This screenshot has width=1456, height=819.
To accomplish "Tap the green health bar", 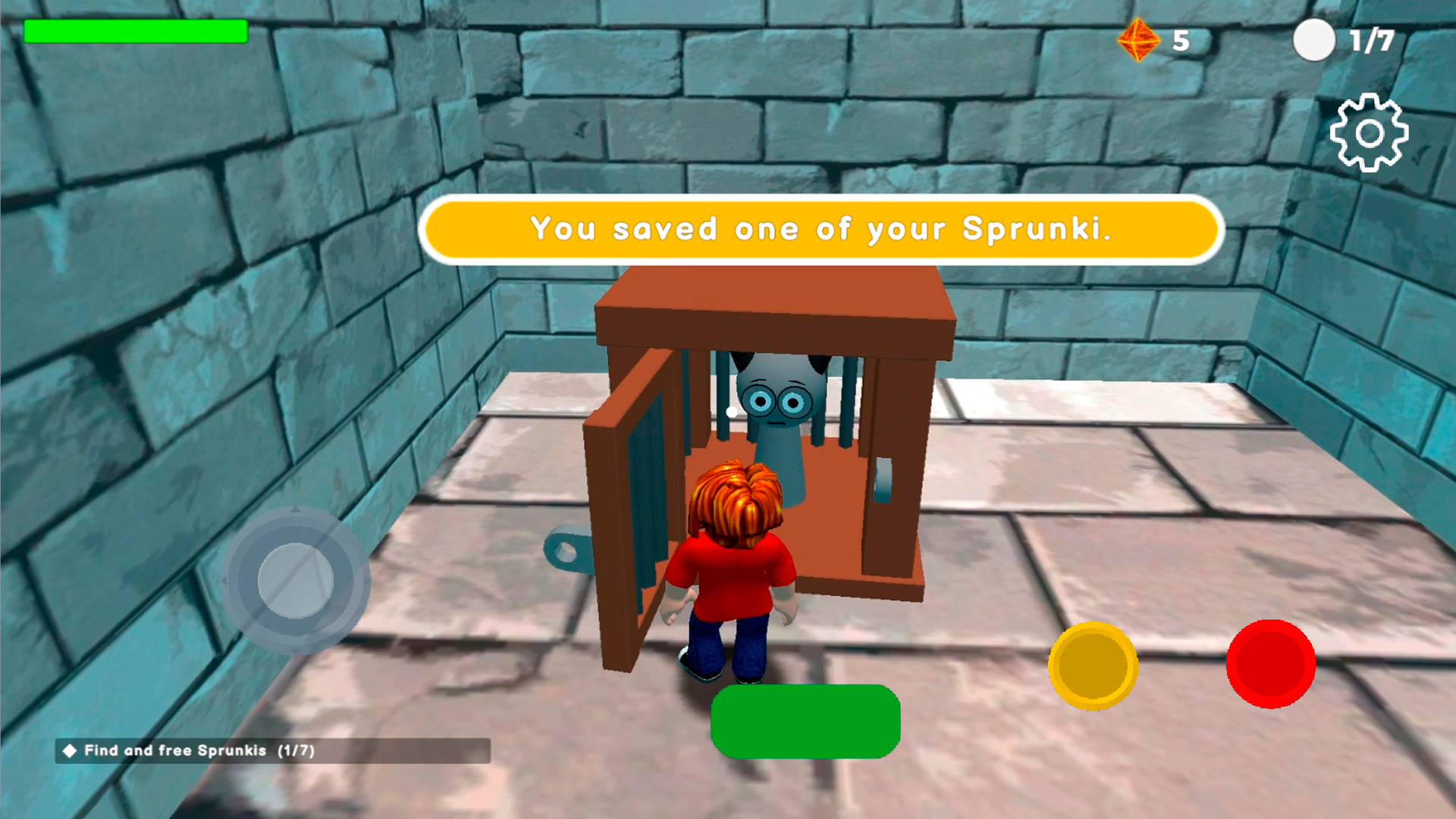I will (x=136, y=32).
